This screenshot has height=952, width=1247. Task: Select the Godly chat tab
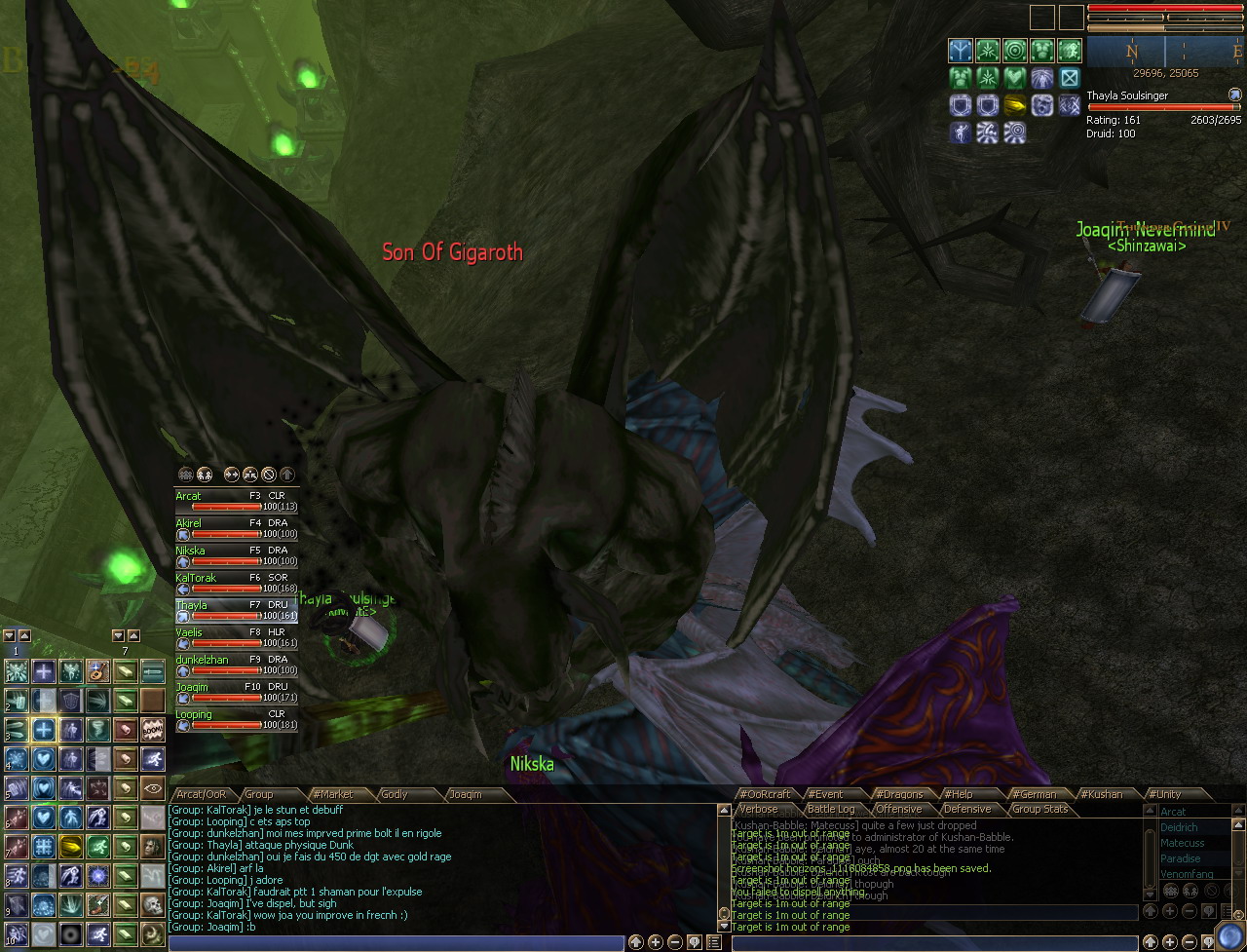click(x=394, y=794)
